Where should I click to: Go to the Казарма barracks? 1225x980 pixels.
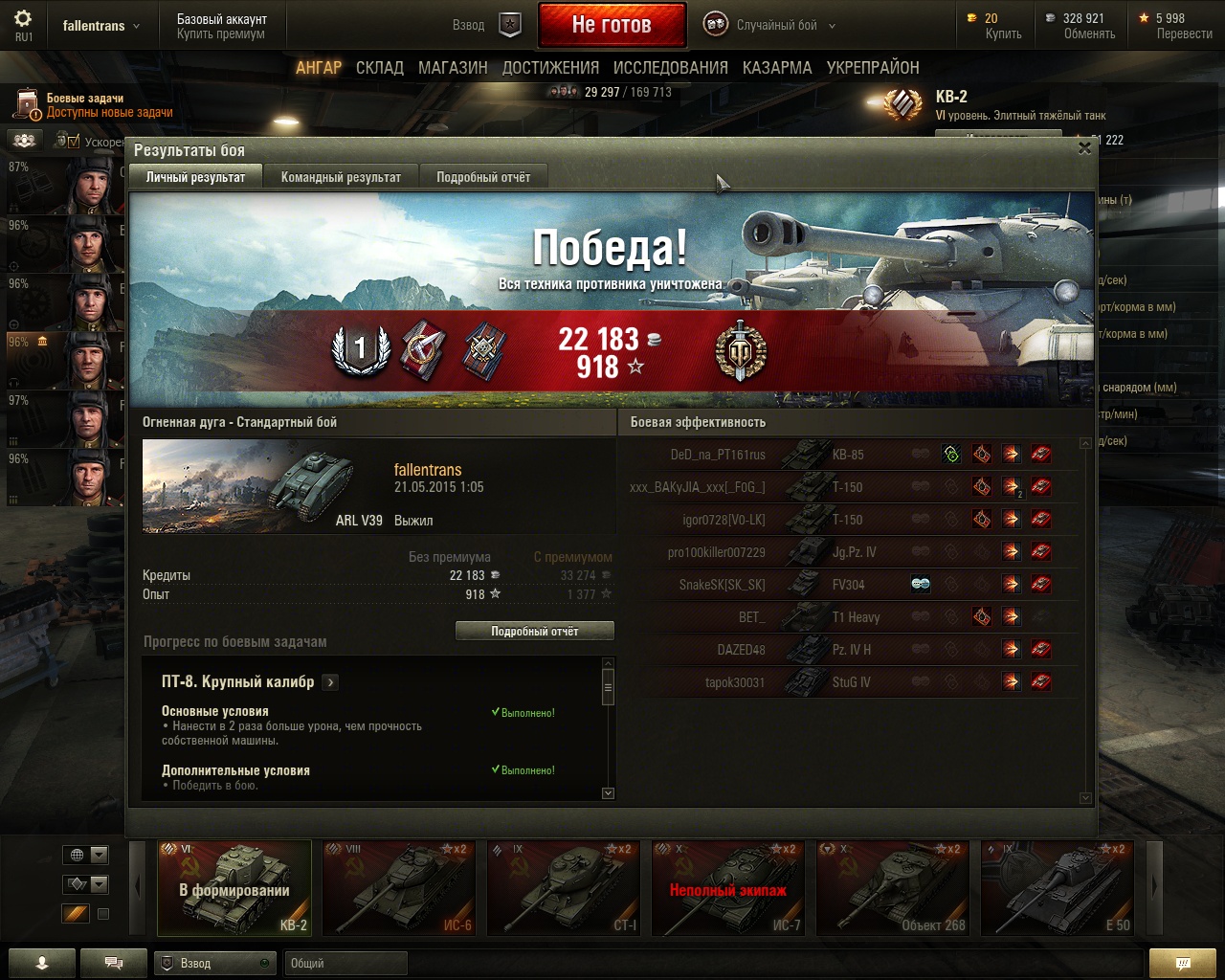tap(777, 68)
